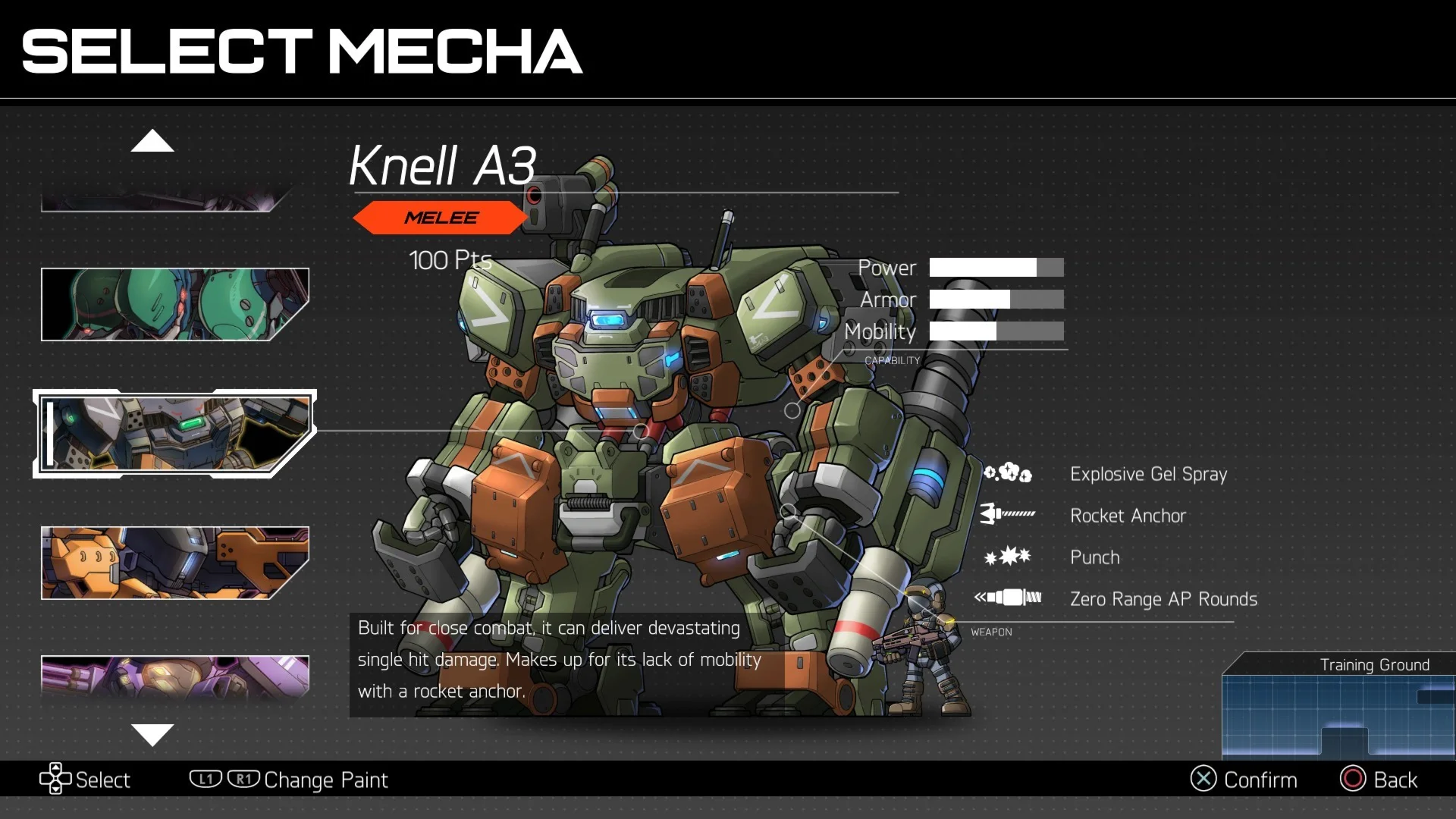Show the Rocket Anchor weapon

click(x=1127, y=516)
